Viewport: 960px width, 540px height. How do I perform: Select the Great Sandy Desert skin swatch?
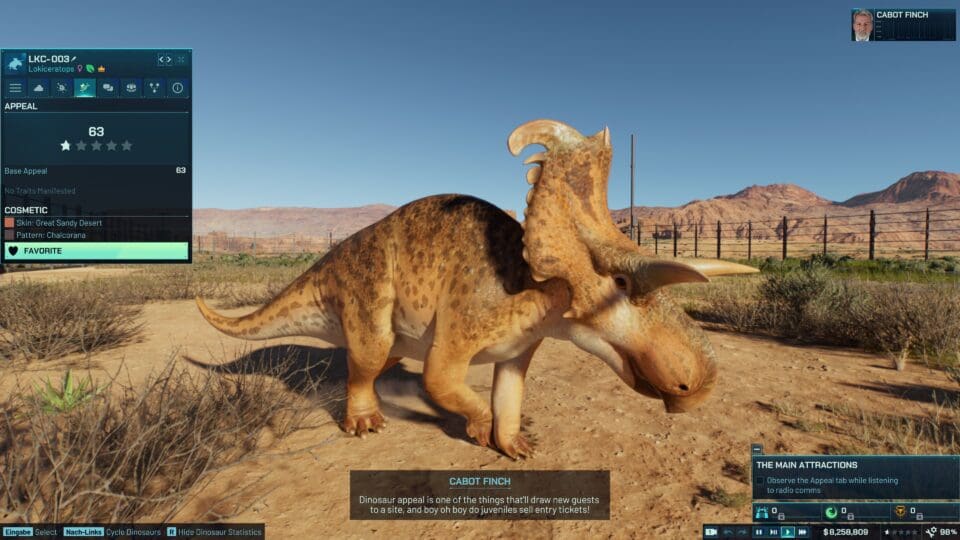(x=10, y=223)
